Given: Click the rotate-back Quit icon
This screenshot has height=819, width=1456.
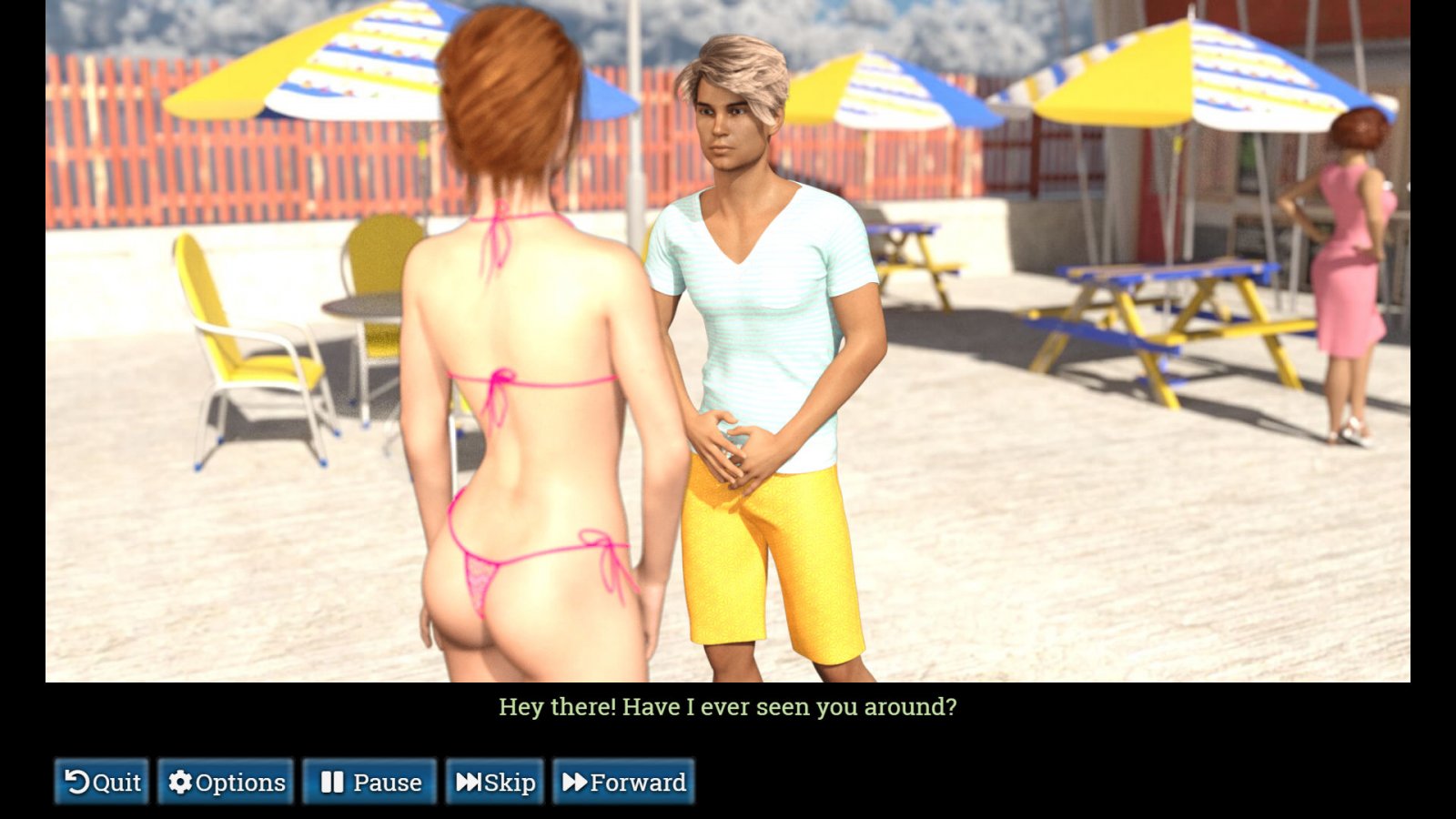Looking at the screenshot, I should coord(77,781).
